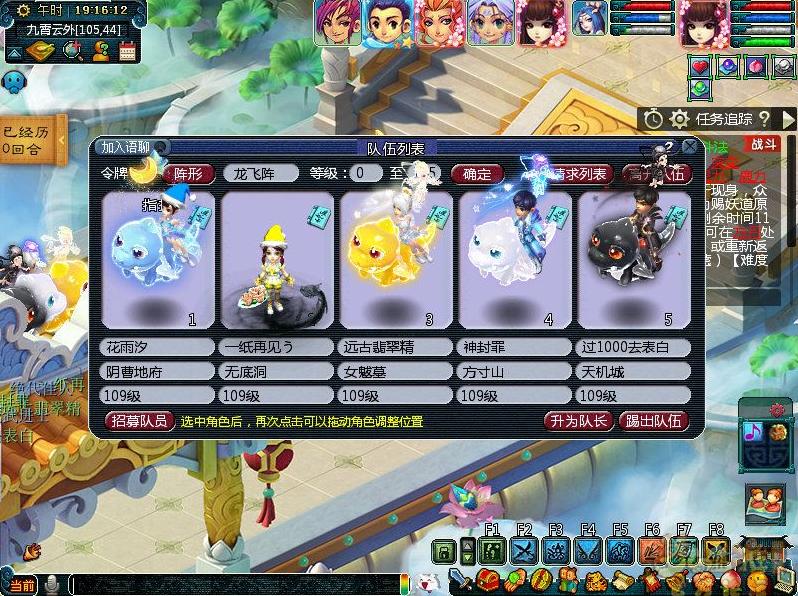
Task: Kick the member using 踢出队伍
Action: click(654, 421)
